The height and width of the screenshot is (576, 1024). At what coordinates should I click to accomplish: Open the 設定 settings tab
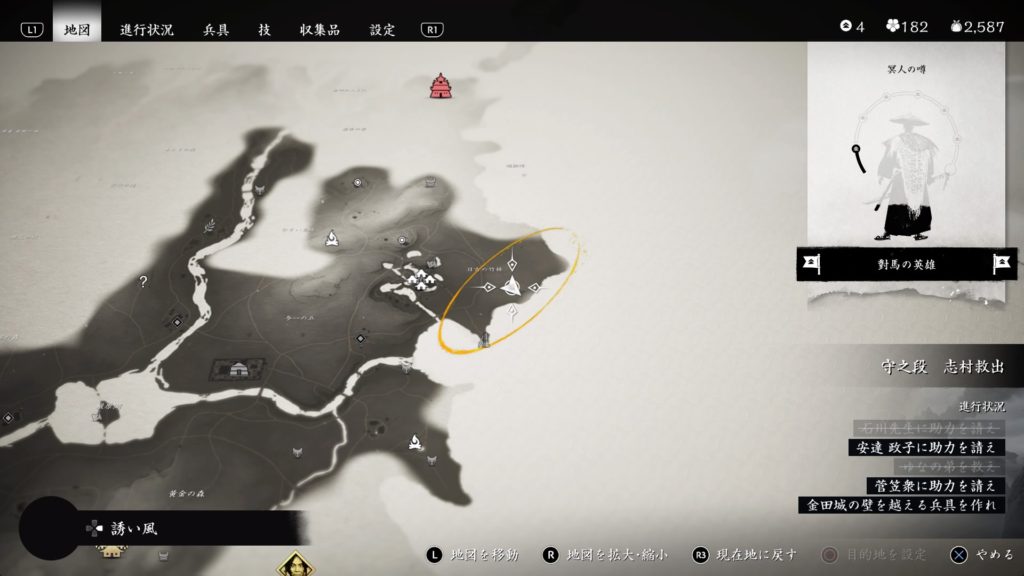(x=382, y=29)
